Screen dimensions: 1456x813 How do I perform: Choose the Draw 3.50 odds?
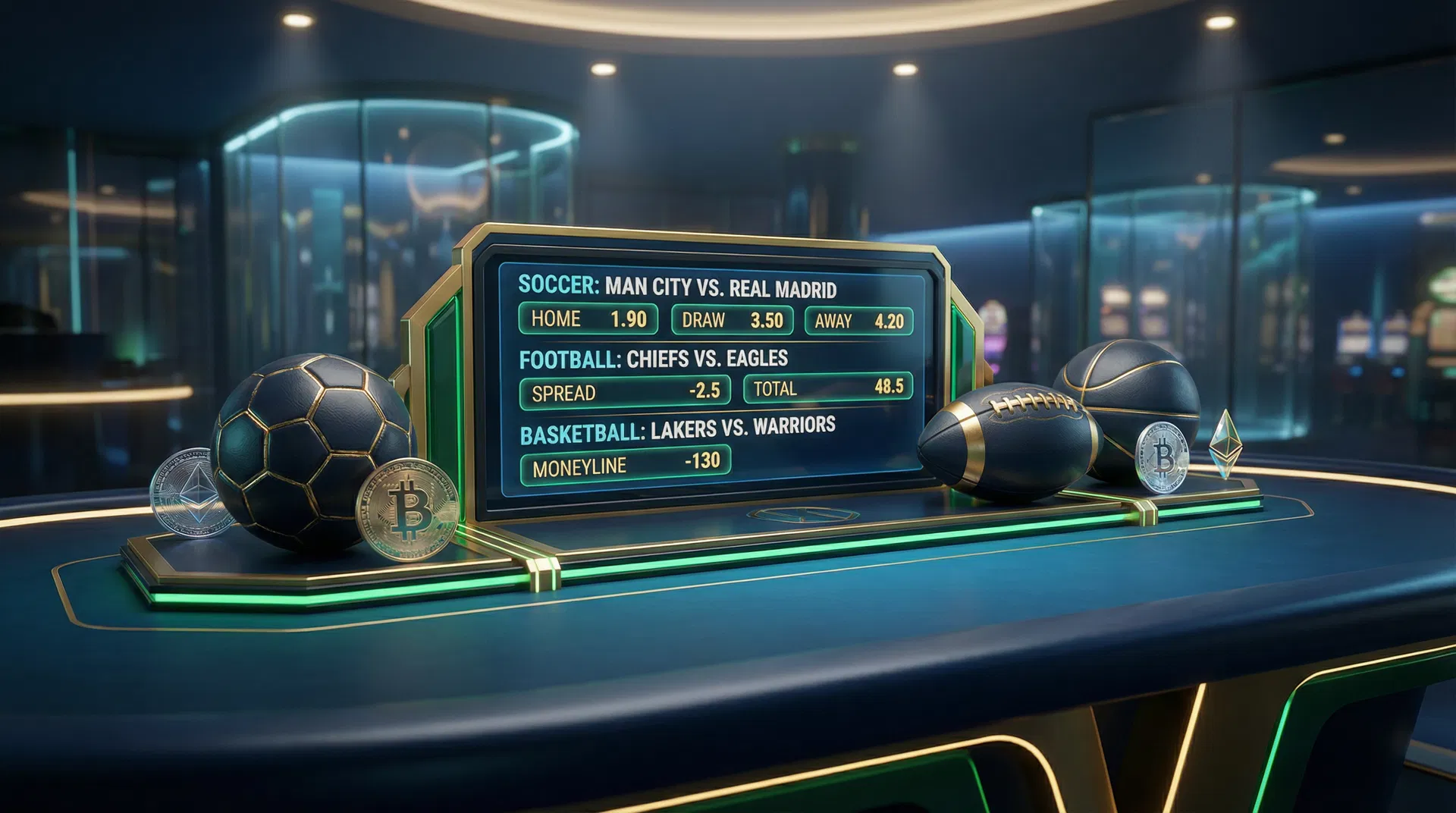[732, 320]
